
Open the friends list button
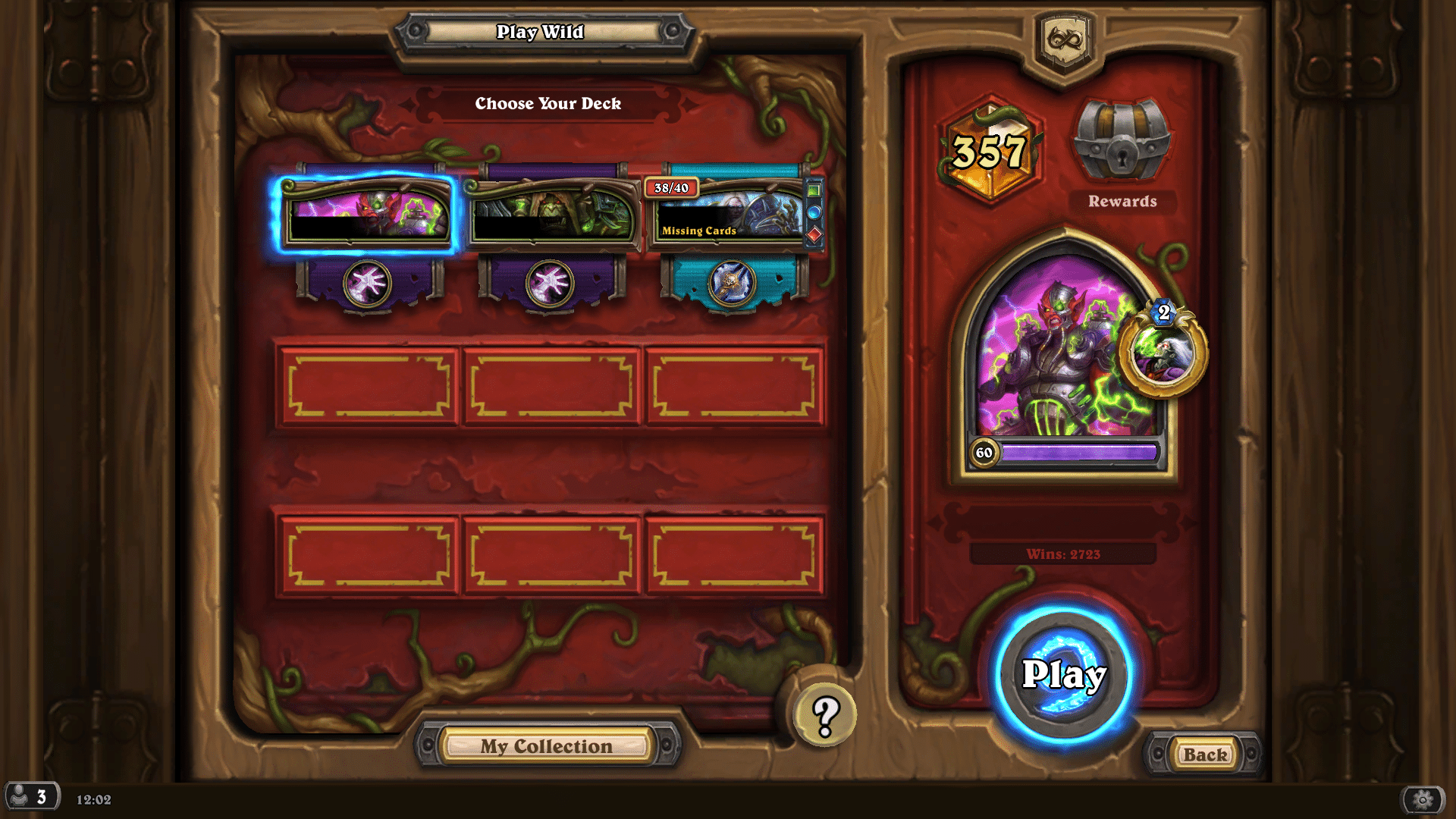tap(32, 797)
